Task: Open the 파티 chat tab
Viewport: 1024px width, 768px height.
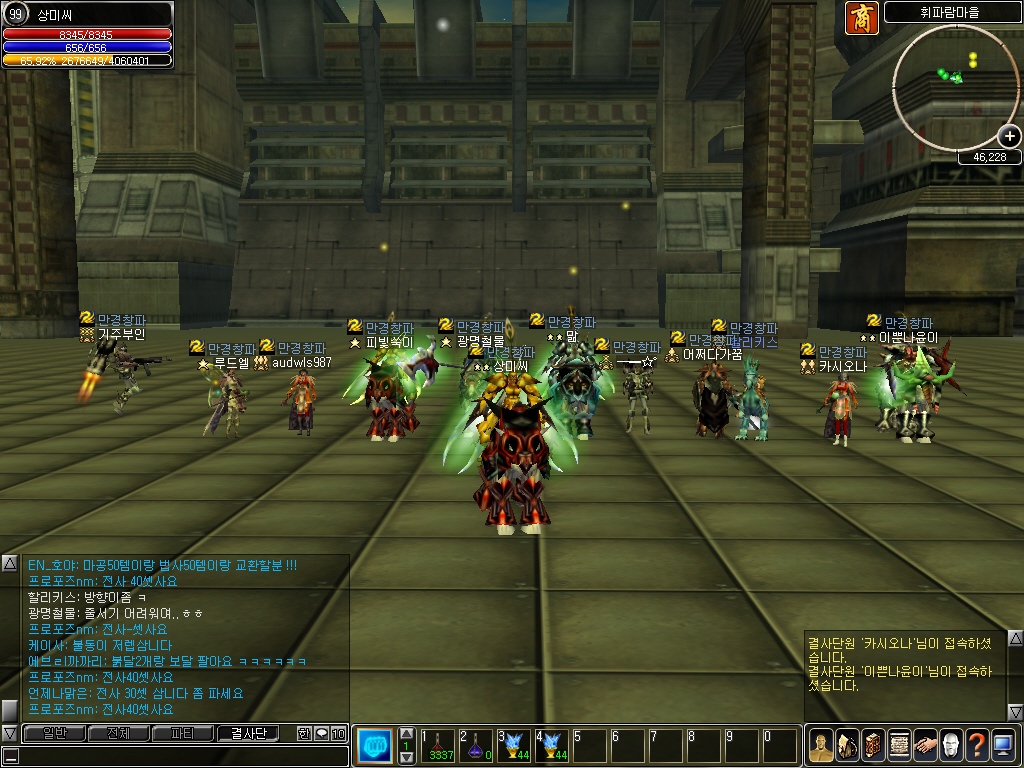Action: coord(183,733)
